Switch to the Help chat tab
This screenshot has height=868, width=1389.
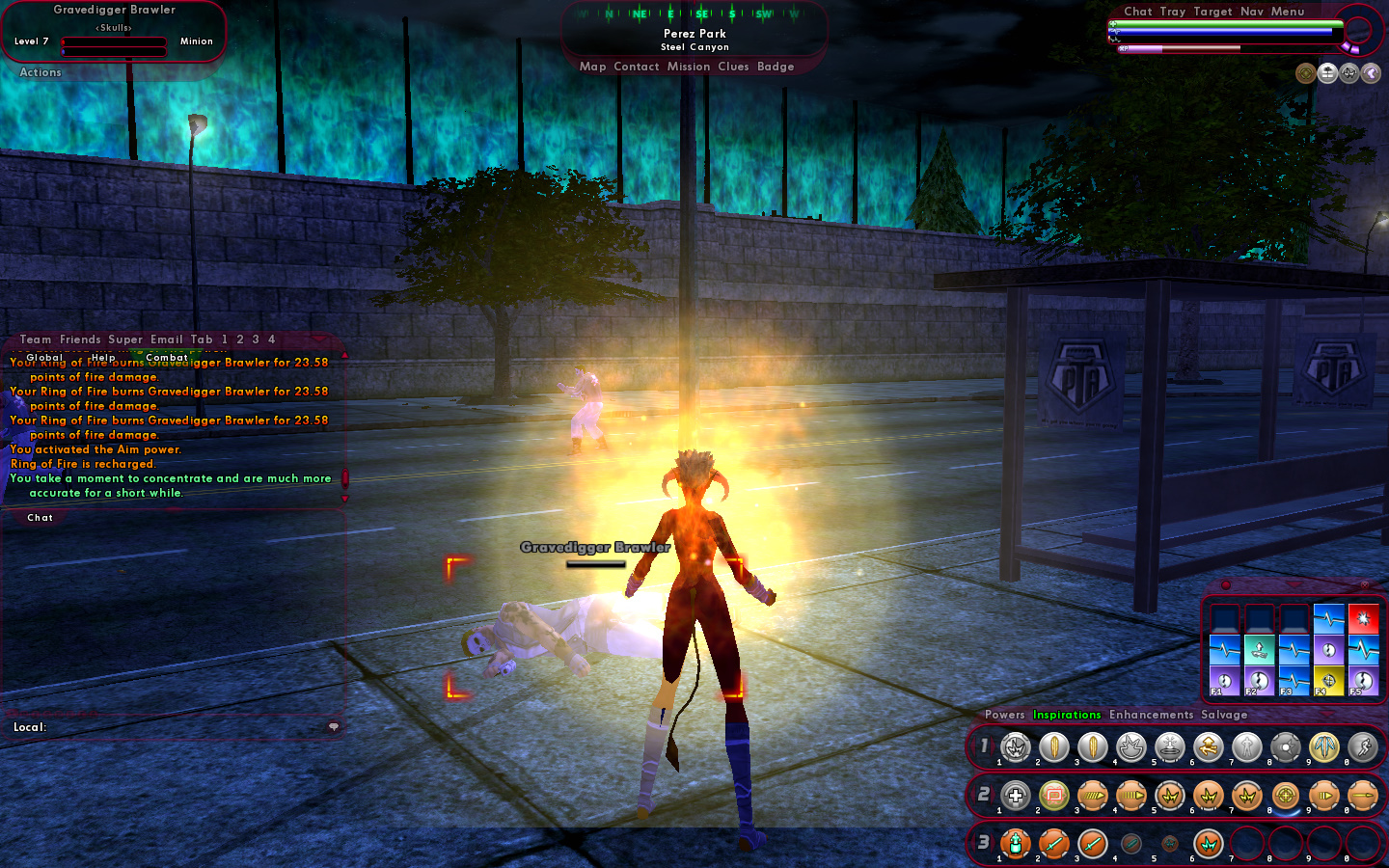tap(103, 358)
